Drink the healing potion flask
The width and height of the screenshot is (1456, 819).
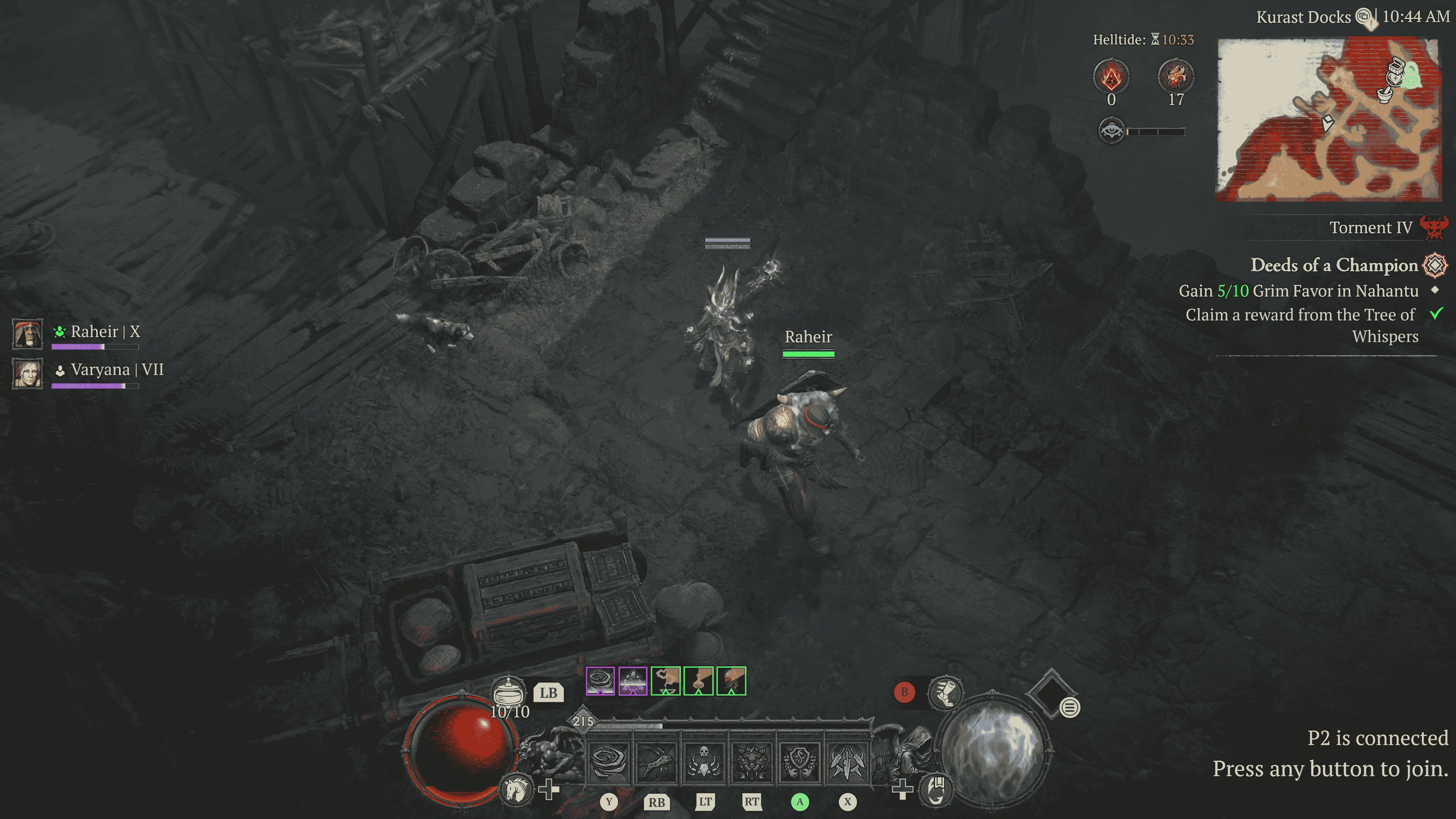click(508, 691)
